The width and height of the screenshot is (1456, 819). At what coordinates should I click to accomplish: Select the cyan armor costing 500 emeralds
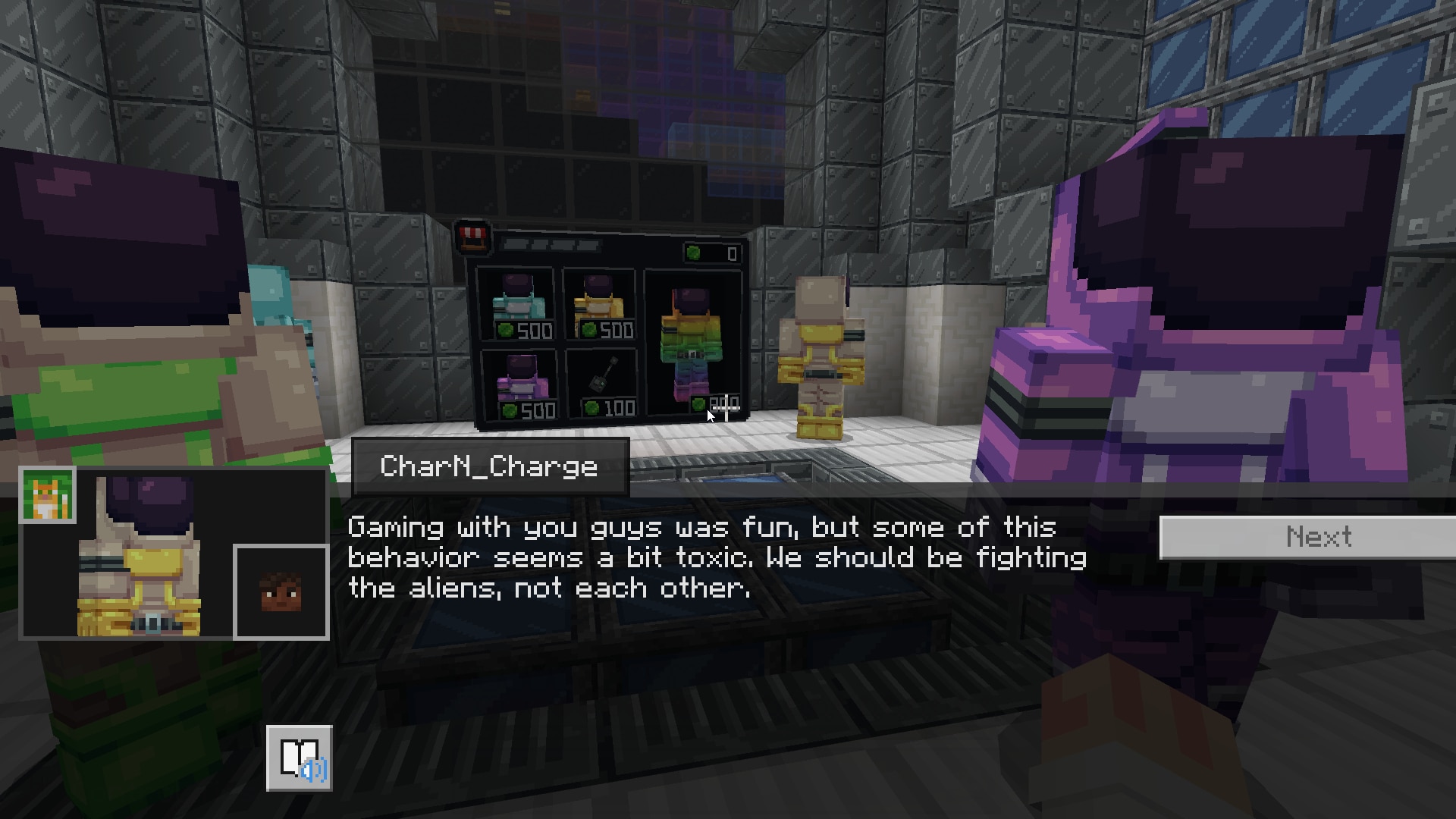pyautogui.click(x=519, y=302)
